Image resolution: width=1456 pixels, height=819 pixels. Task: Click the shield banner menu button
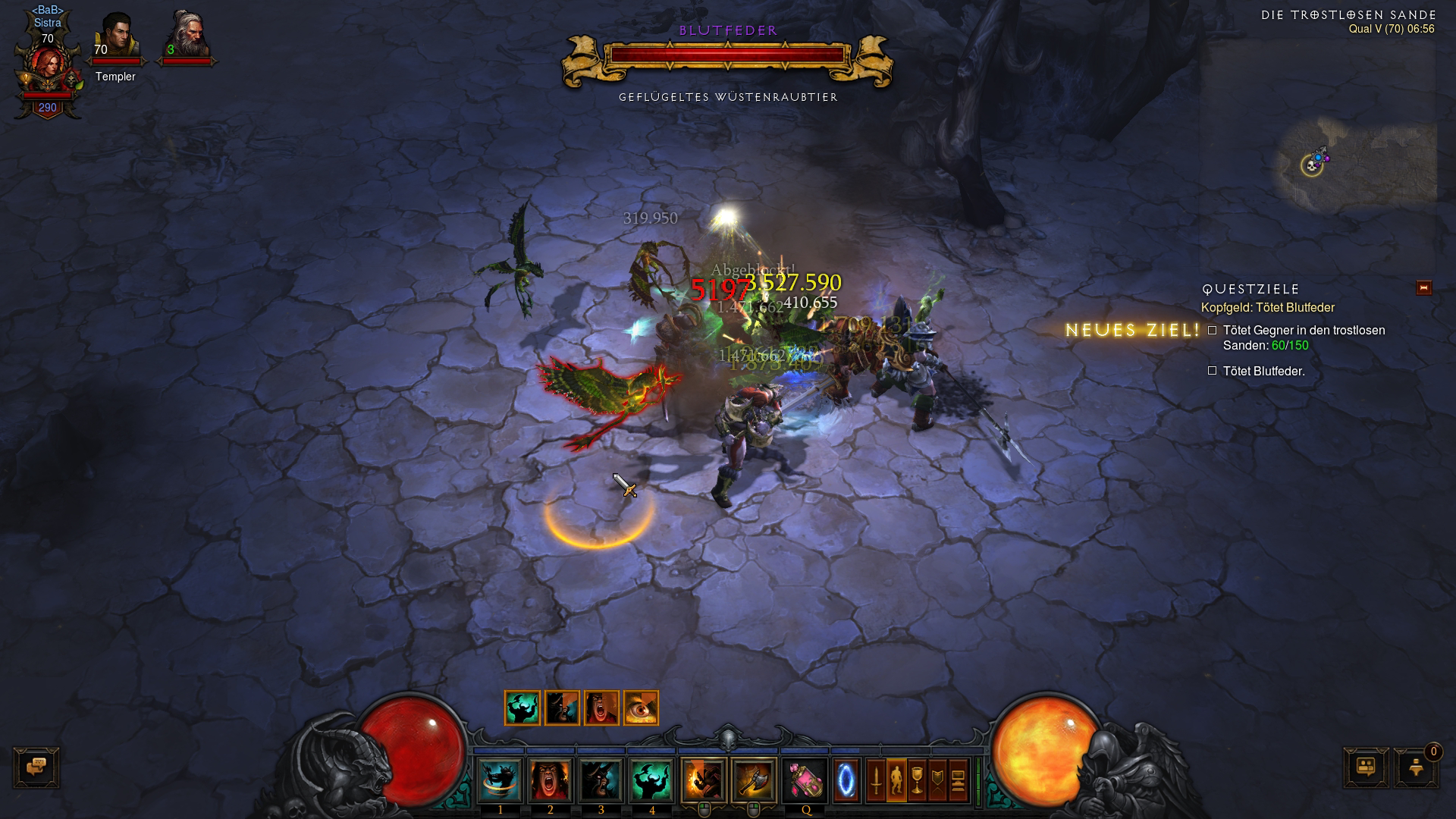tap(938, 780)
